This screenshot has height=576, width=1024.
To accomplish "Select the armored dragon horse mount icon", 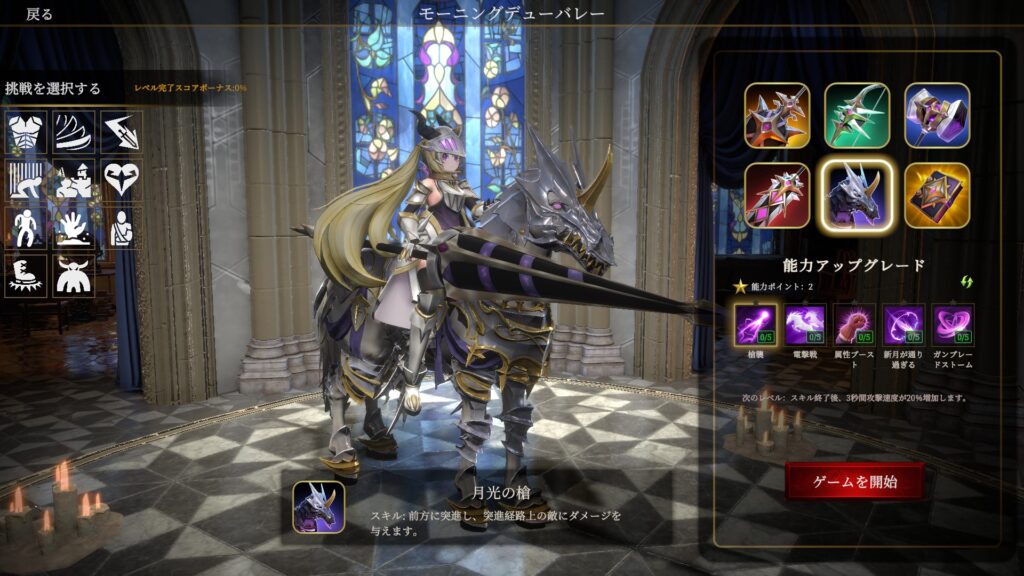I will coord(857,195).
